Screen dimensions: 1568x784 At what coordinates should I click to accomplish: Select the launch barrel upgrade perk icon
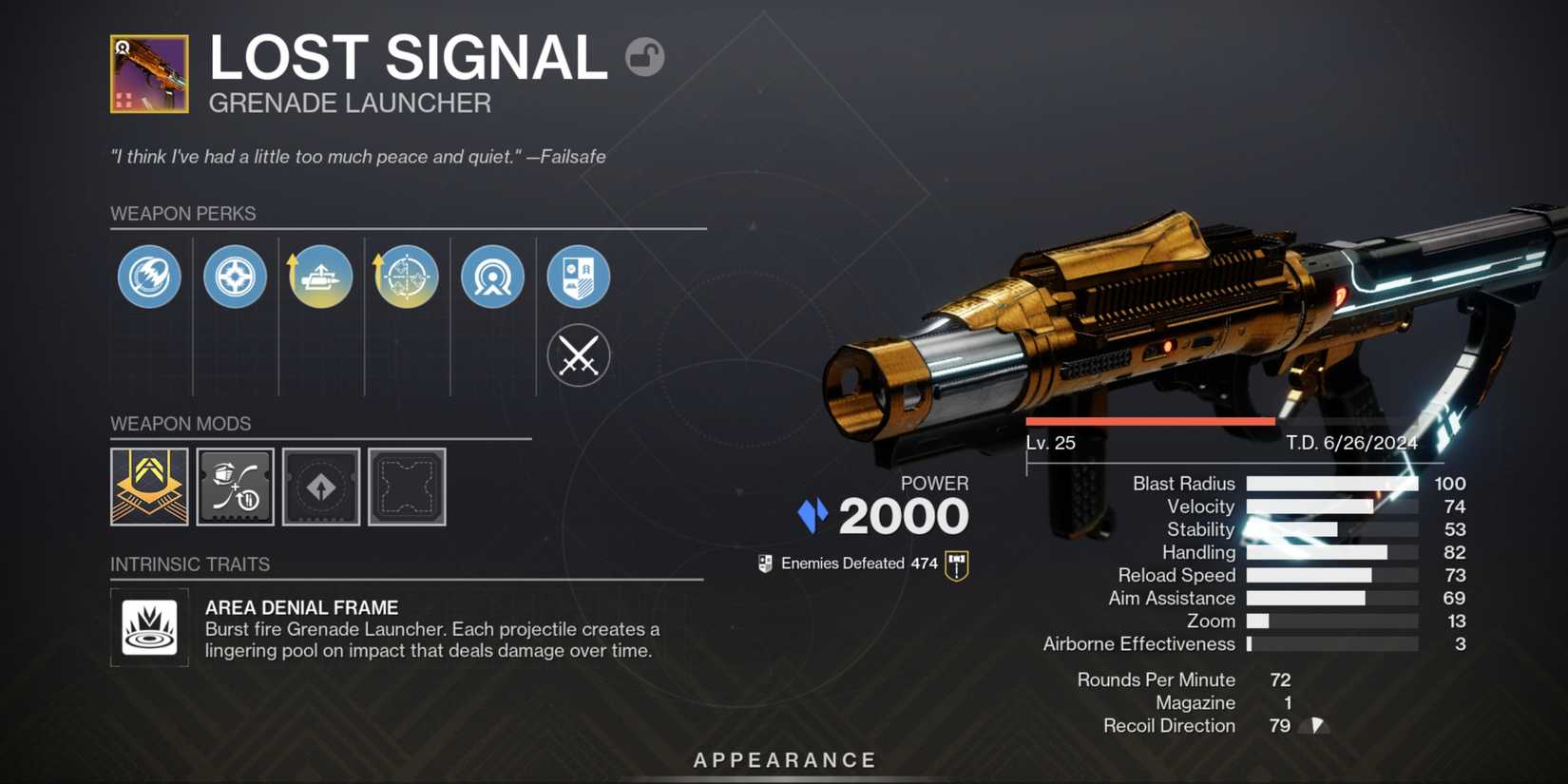[x=320, y=277]
